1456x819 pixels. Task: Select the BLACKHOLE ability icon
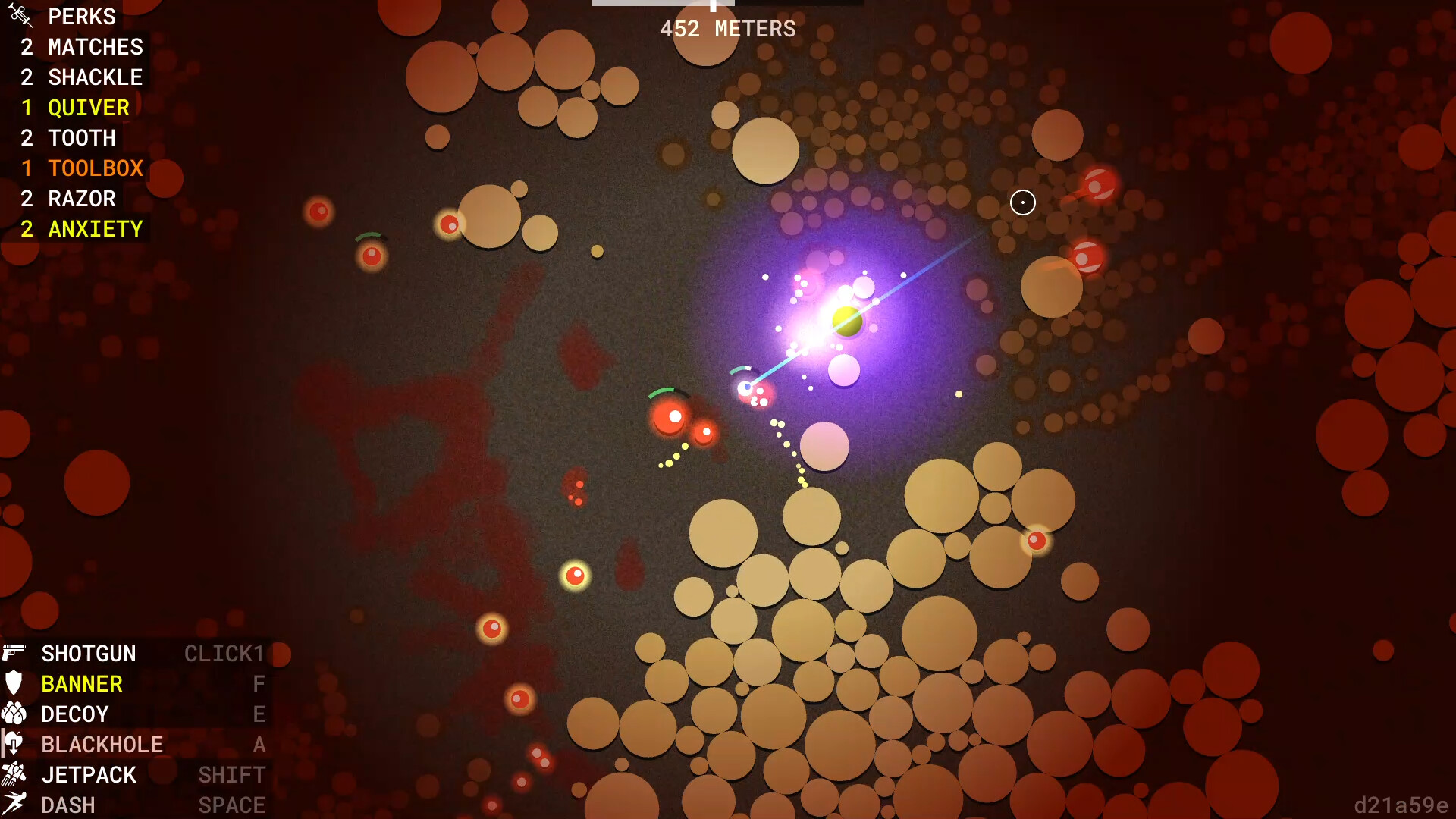click(14, 744)
